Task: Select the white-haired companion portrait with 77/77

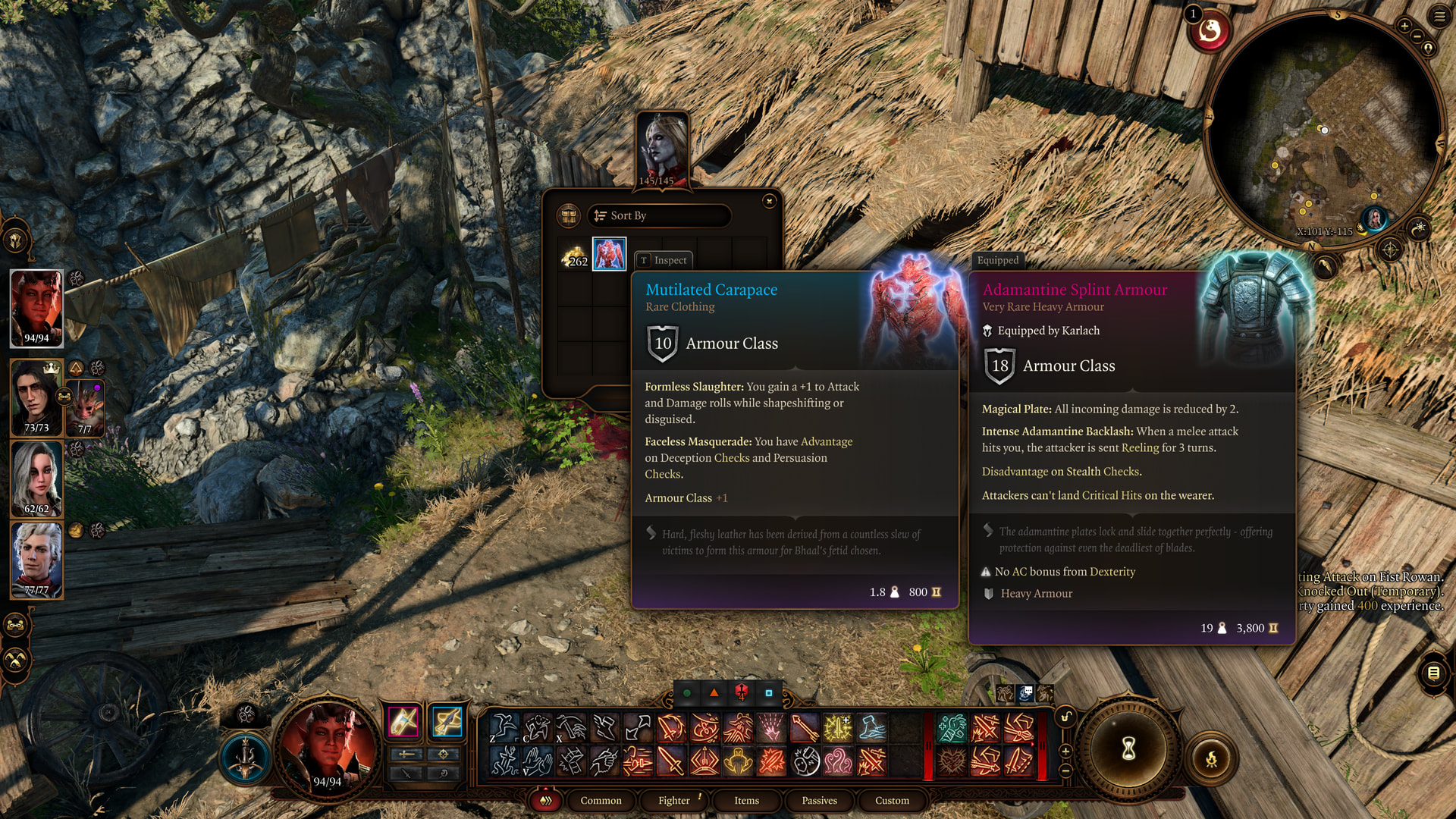Action: [x=36, y=560]
